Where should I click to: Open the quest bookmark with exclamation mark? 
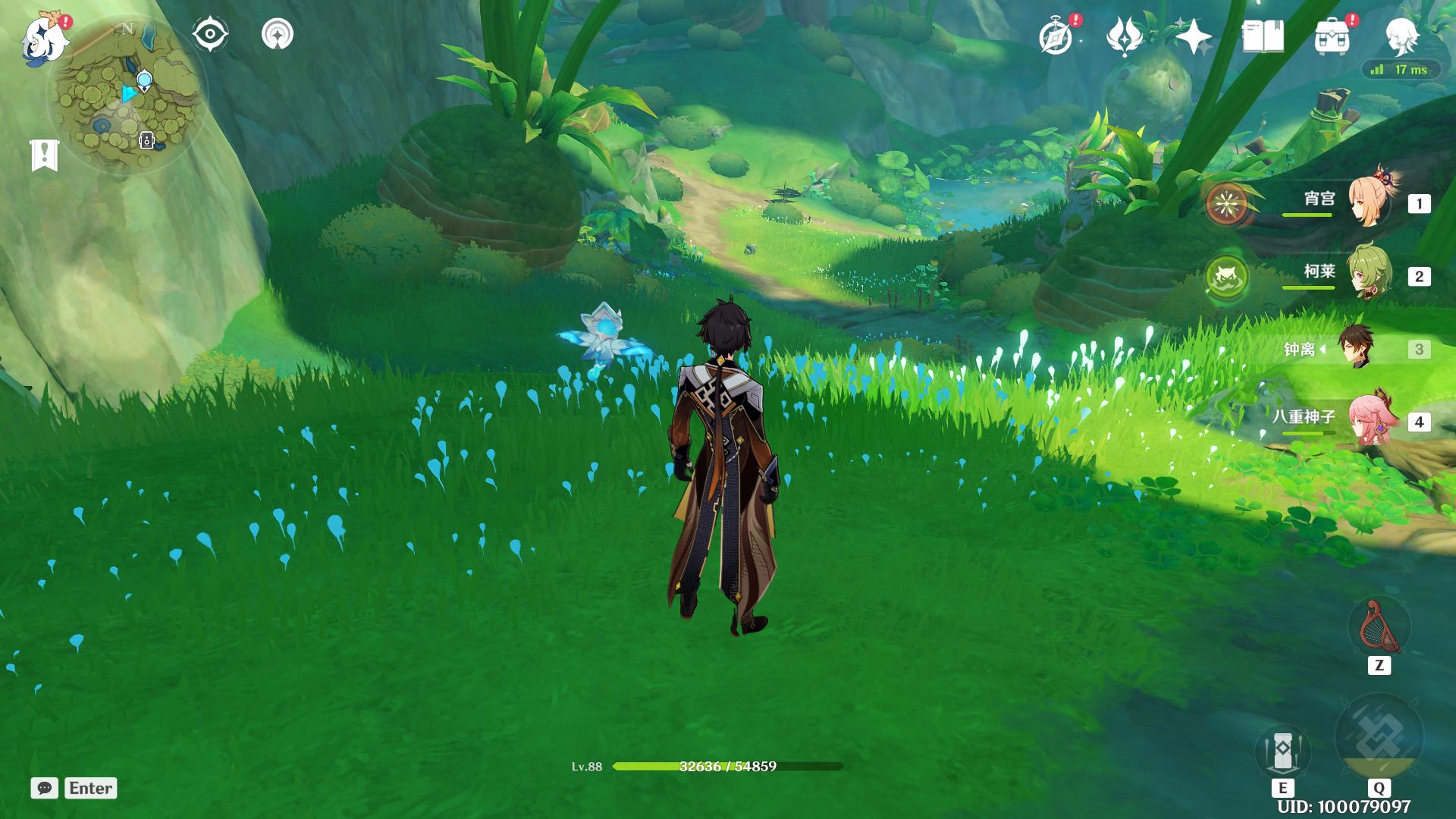point(45,155)
